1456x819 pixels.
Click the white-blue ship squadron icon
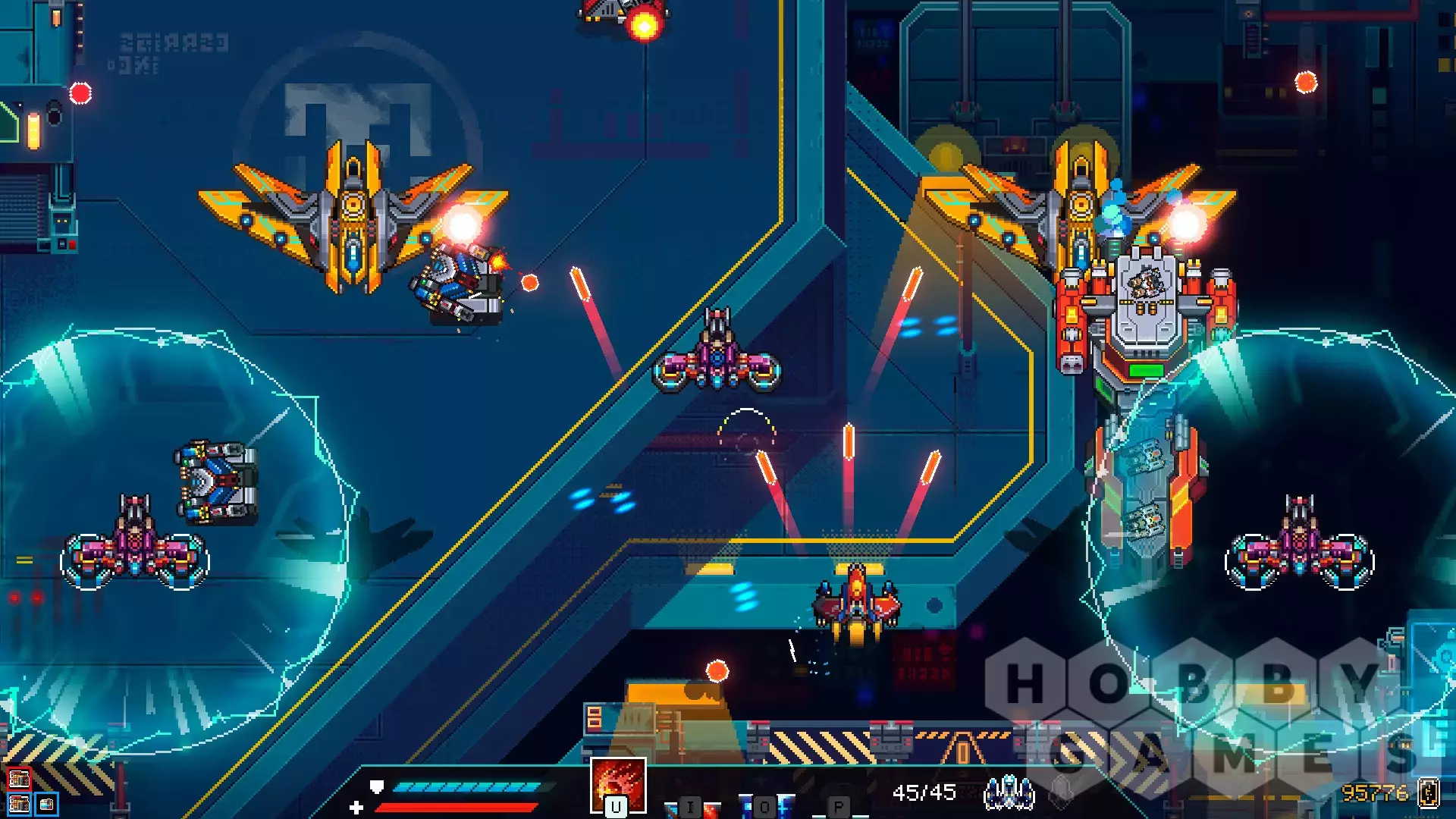(1009, 792)
